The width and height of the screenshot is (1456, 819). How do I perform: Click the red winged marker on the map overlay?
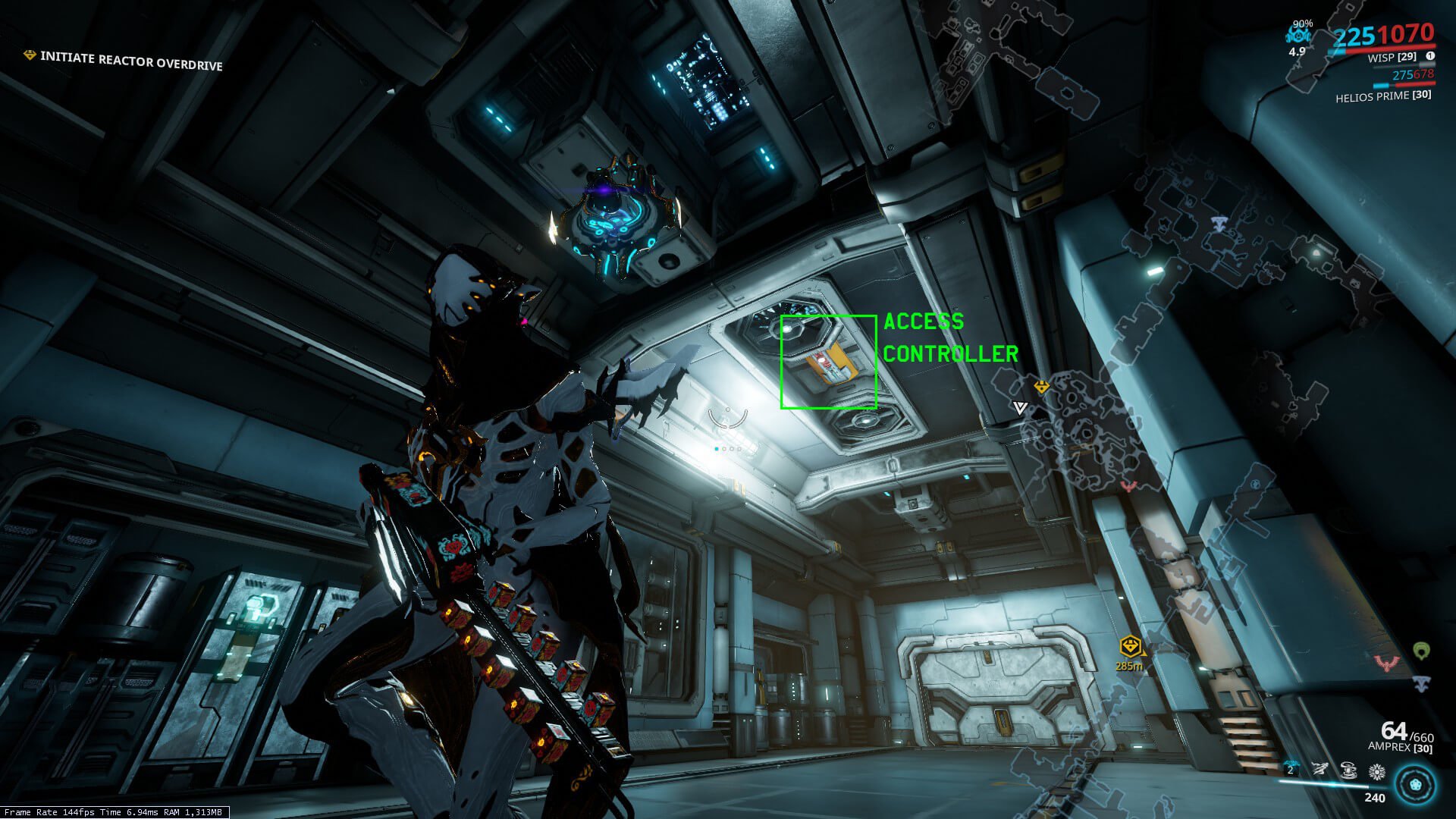pyautogui.click(x=1129, y=486)
